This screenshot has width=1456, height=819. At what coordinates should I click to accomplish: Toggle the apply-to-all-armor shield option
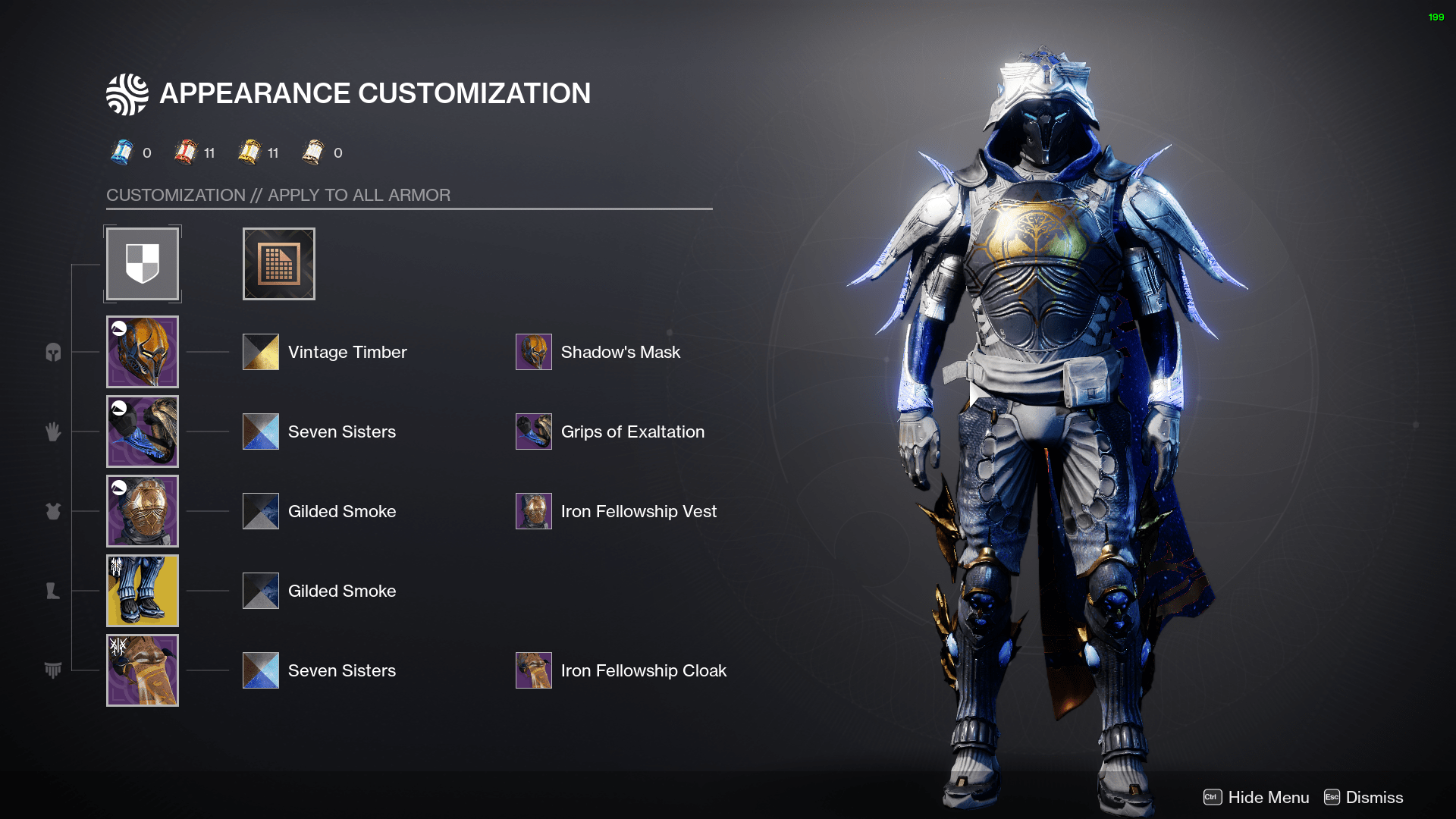pos(142,263)
